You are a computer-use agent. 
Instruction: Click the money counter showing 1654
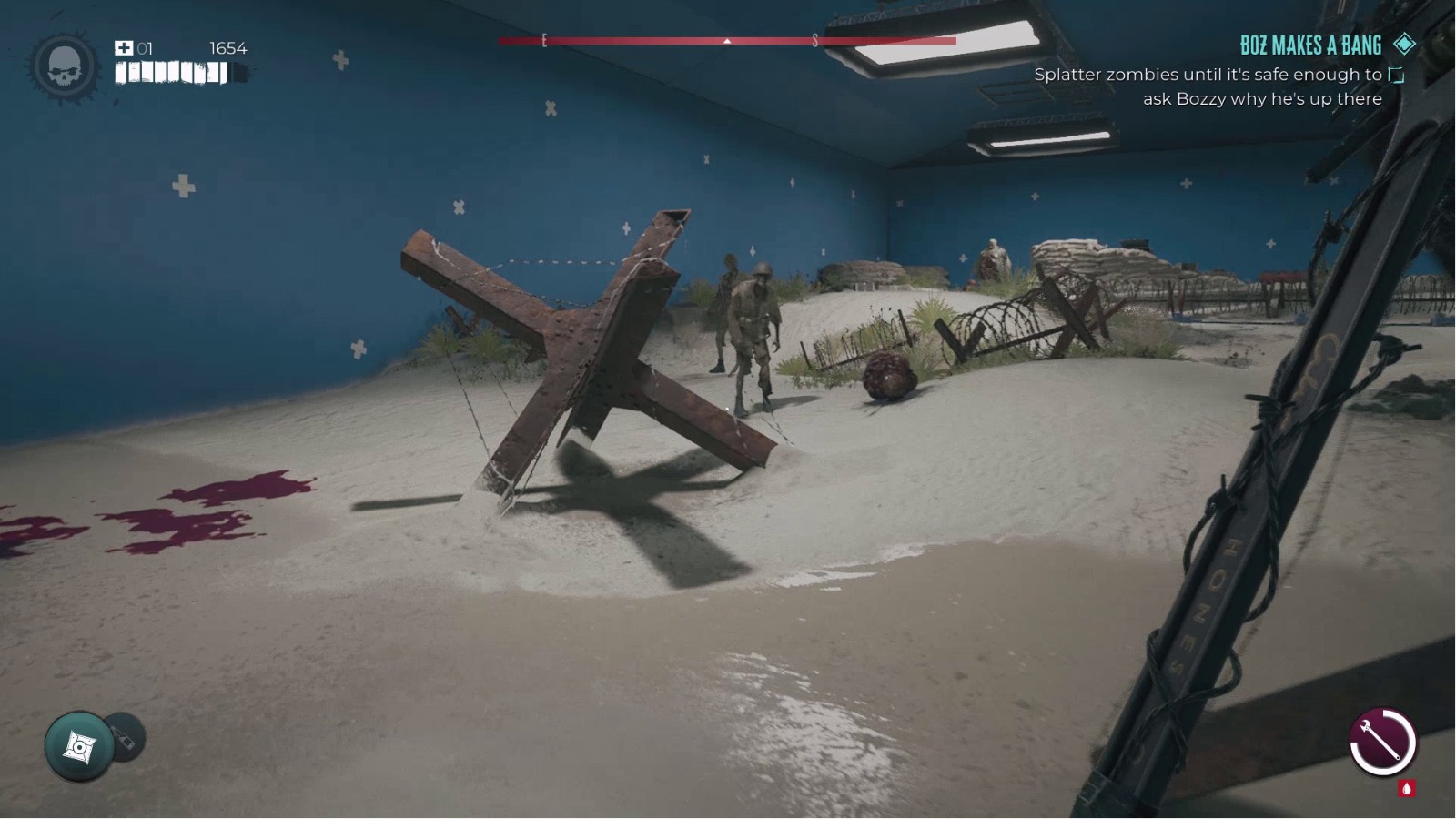click(228, 48)
